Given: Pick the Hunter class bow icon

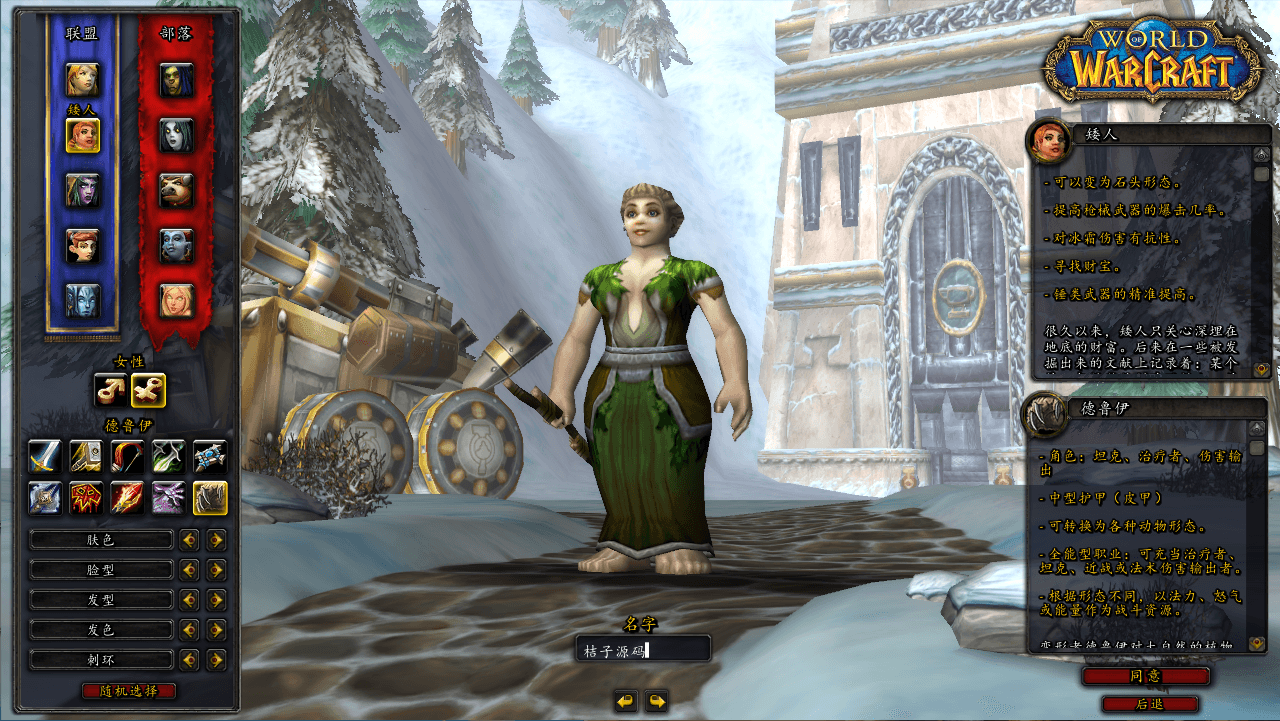Looking at the screenshot, I should (x=127, y=457).
